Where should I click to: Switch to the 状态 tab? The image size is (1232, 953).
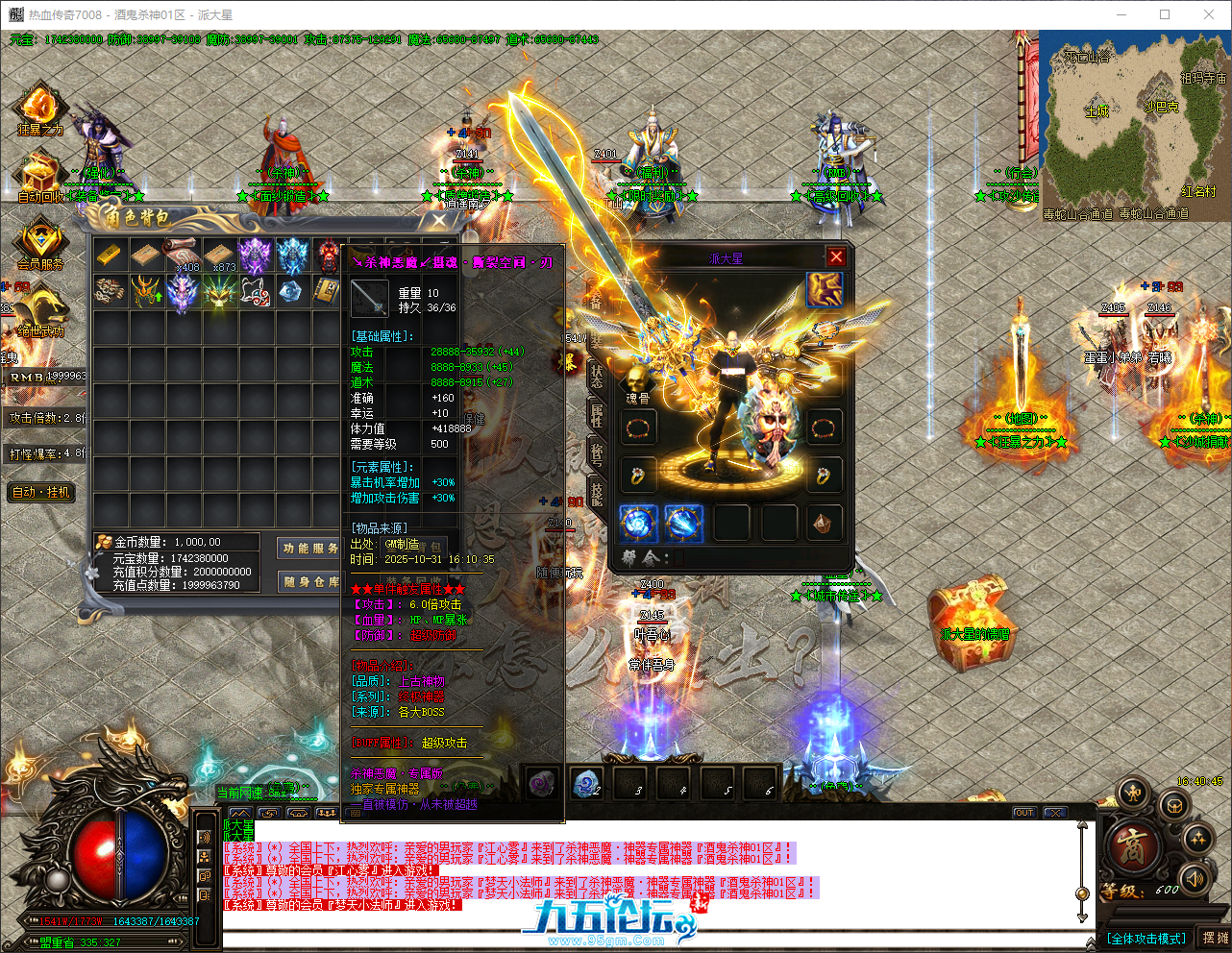[x=598, y=379]
